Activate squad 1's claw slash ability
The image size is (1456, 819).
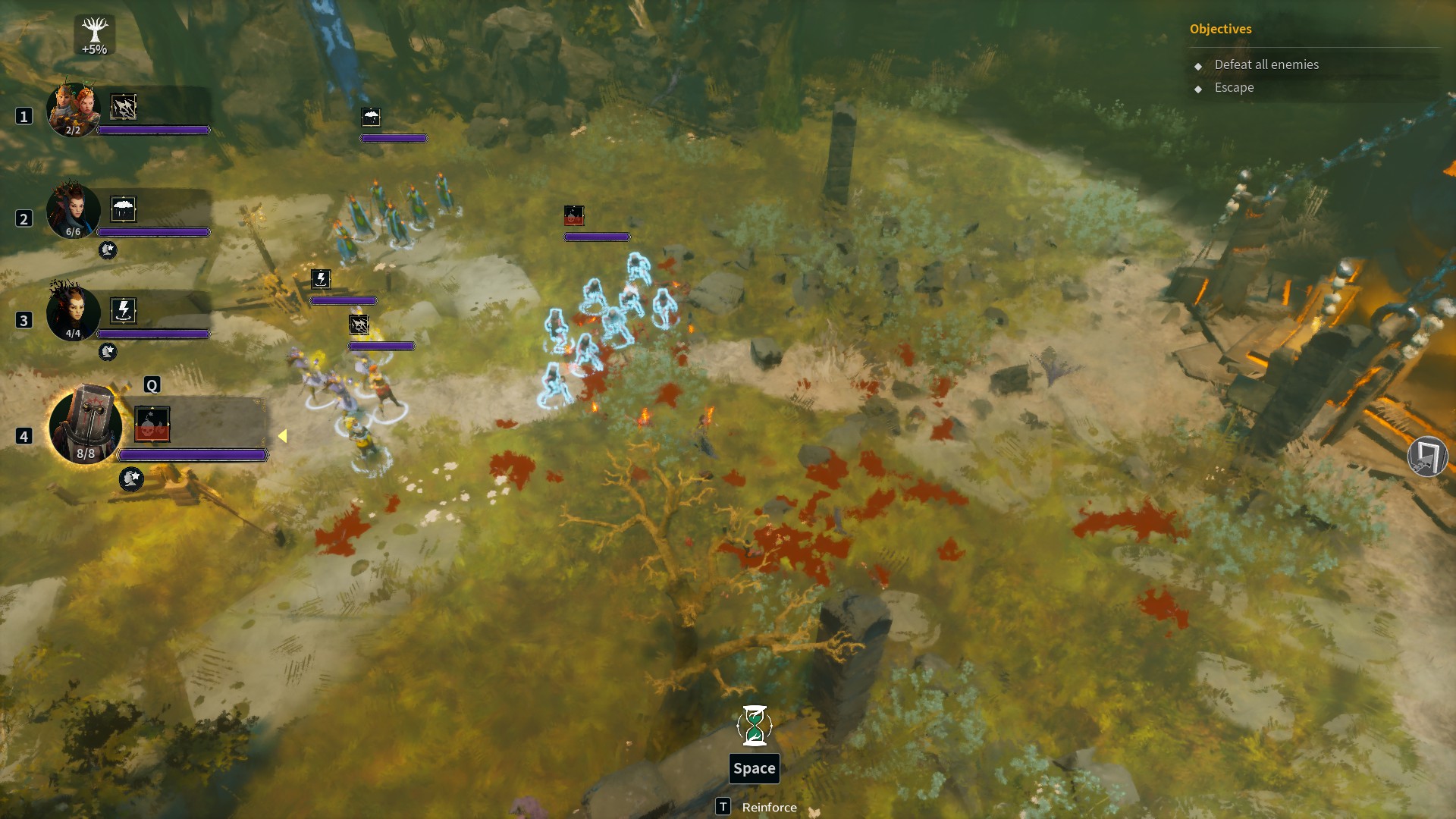(124, 107)
